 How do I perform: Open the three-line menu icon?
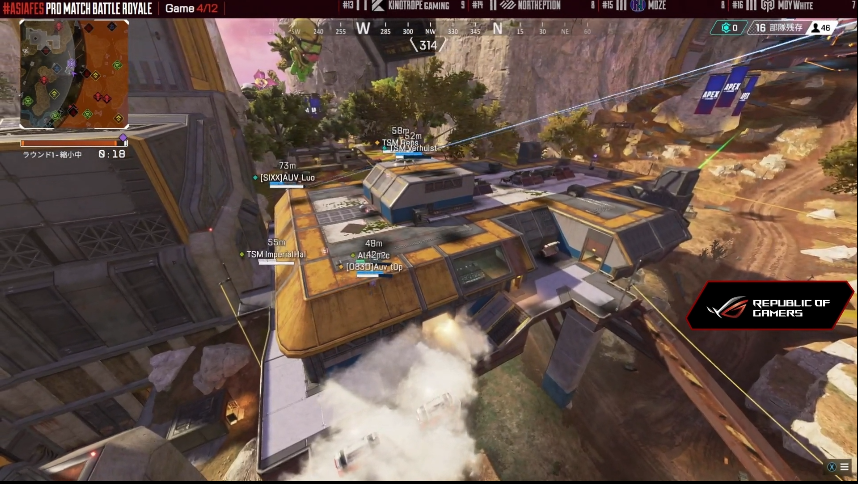[844, 466]
